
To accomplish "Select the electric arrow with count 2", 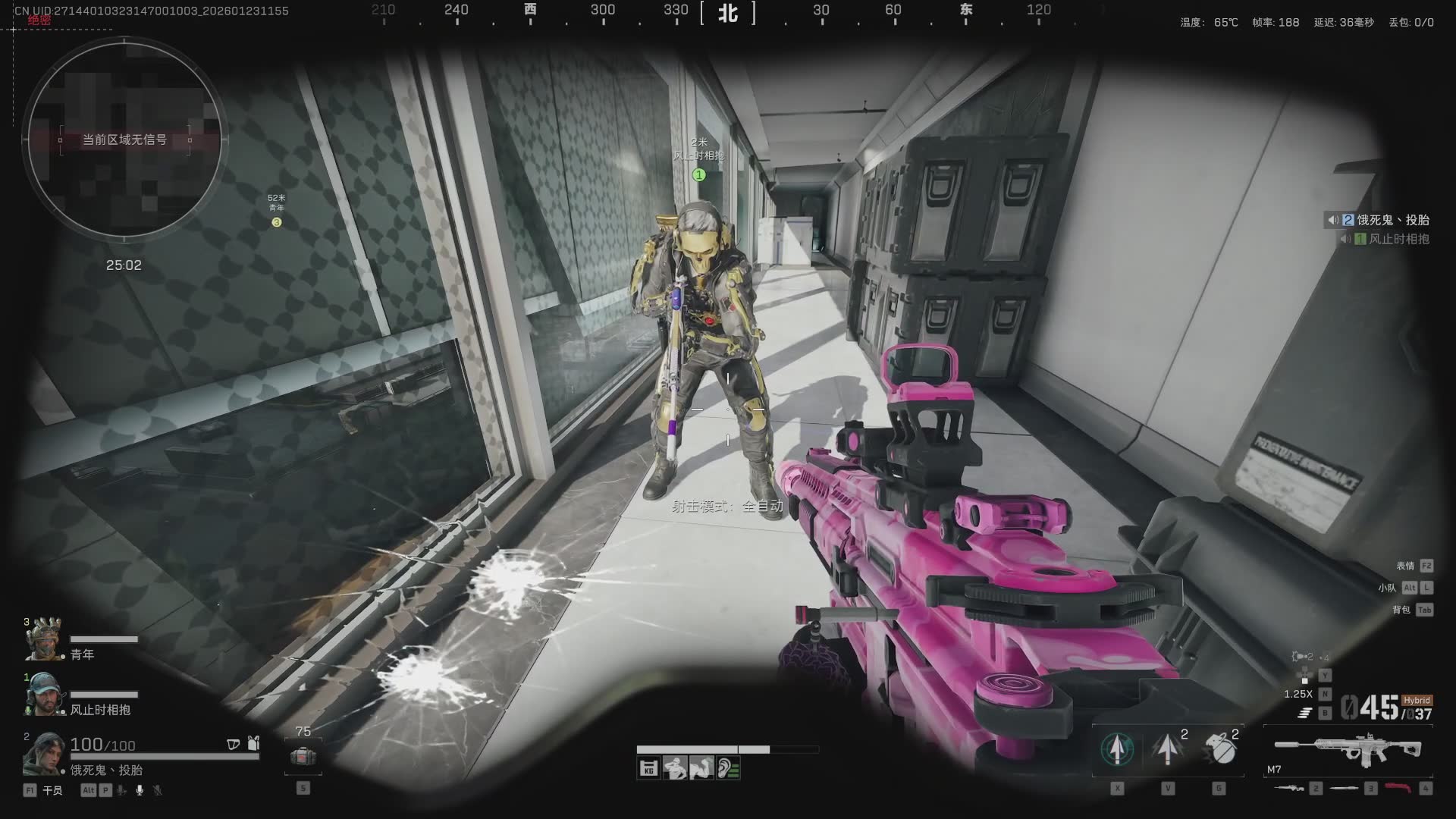I will tap(1168, 749).
